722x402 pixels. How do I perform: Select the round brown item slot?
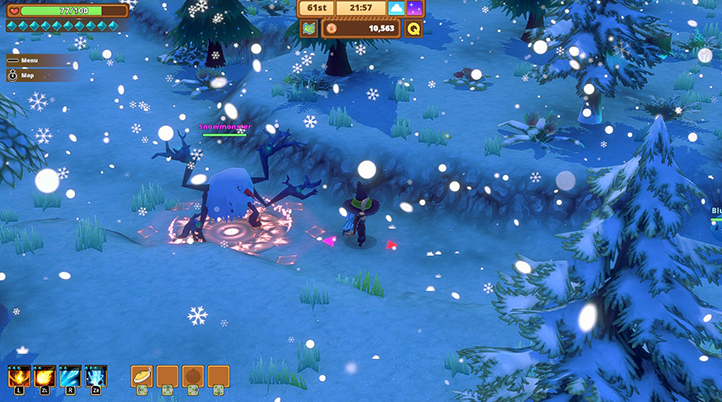pyautogui.click(x=193, y=376)
